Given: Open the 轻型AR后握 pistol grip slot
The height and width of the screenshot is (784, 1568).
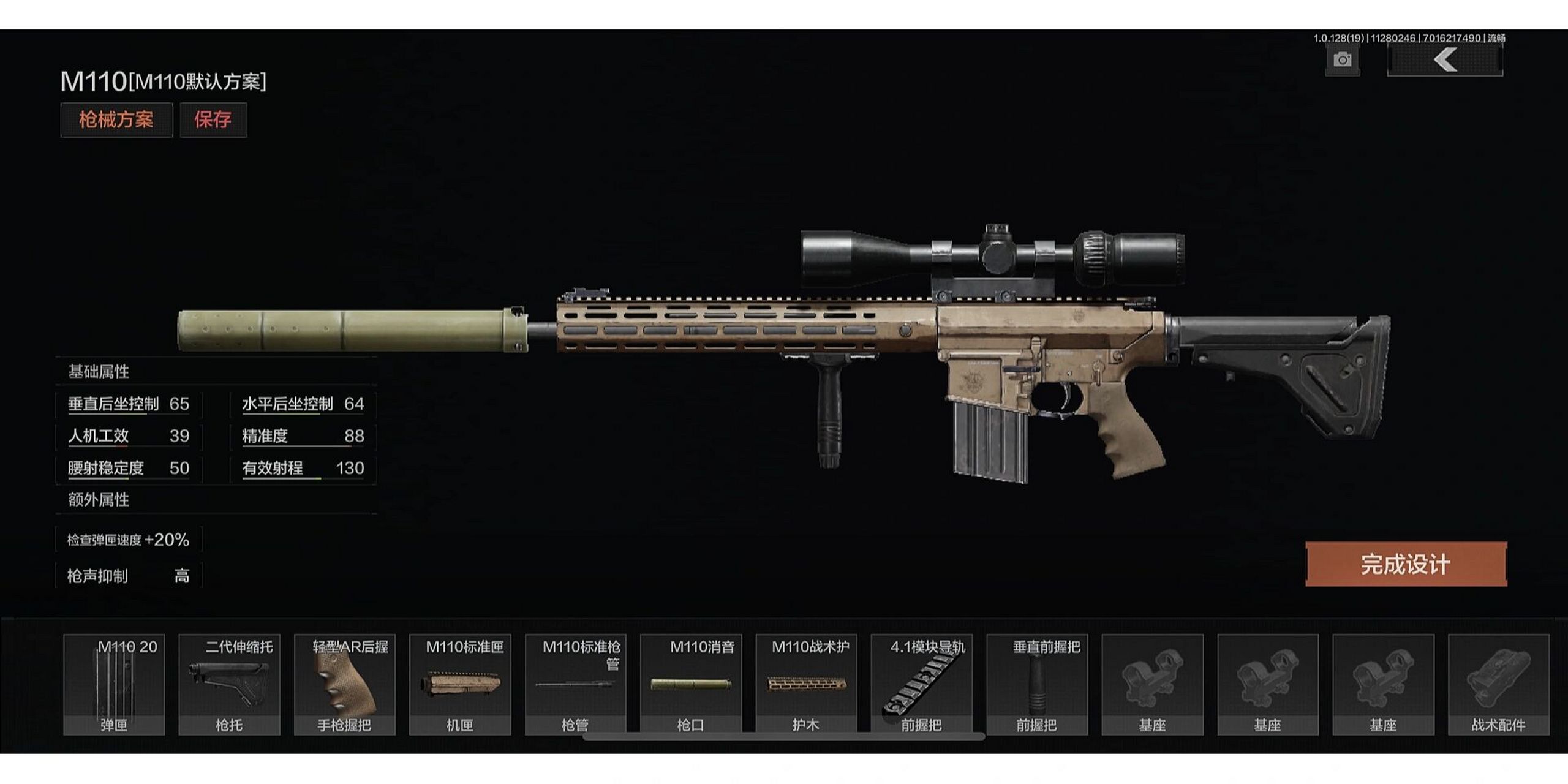Looking at the screenshot, I should click(345, 684).
